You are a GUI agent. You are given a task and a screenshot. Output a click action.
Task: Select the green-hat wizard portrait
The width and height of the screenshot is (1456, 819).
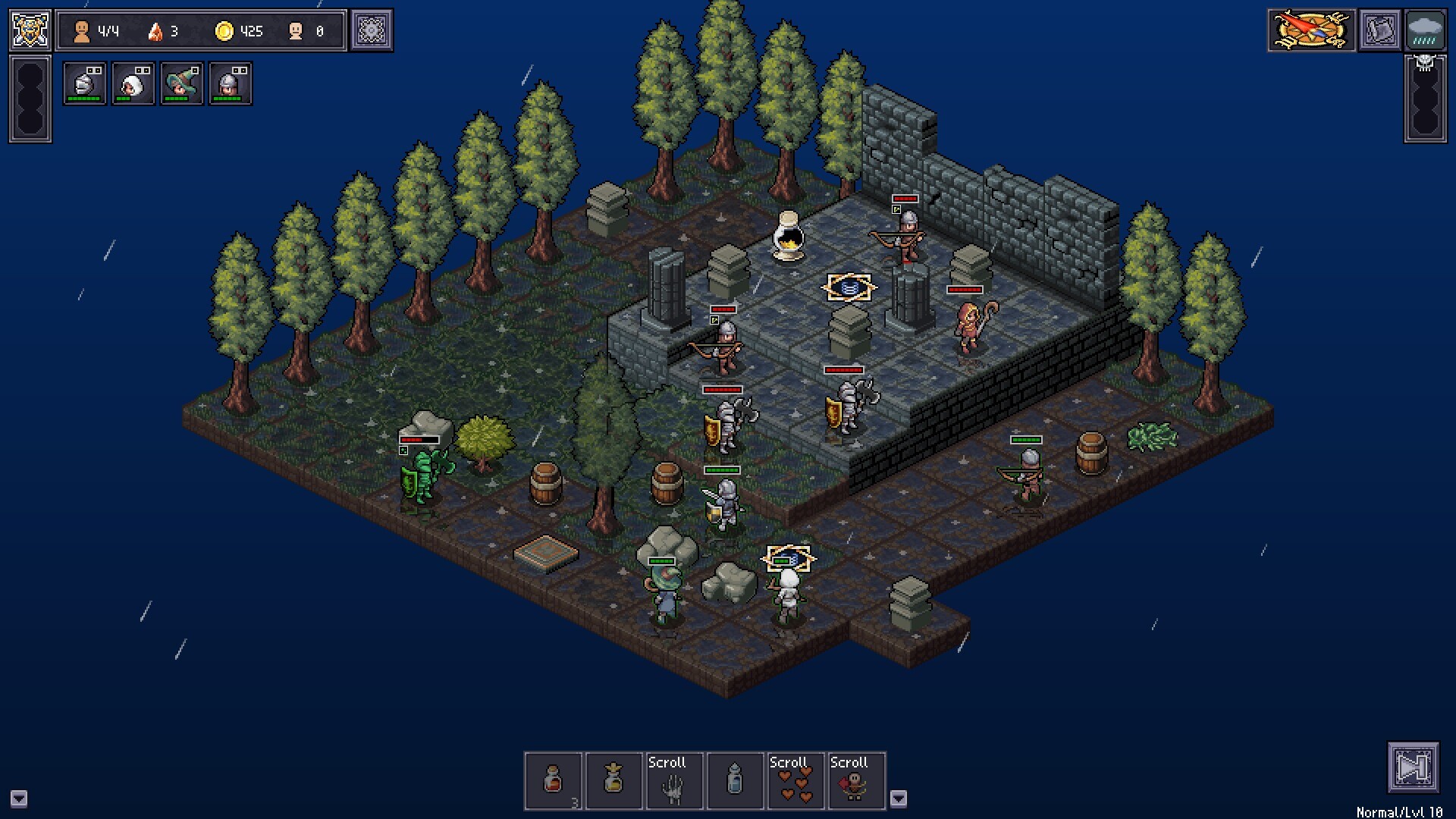click(181, 83)
